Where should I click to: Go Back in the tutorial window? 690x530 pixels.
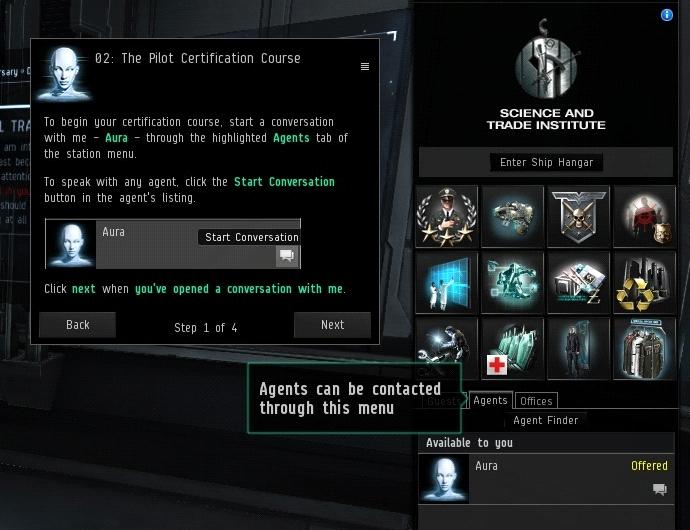pos(77,325)
